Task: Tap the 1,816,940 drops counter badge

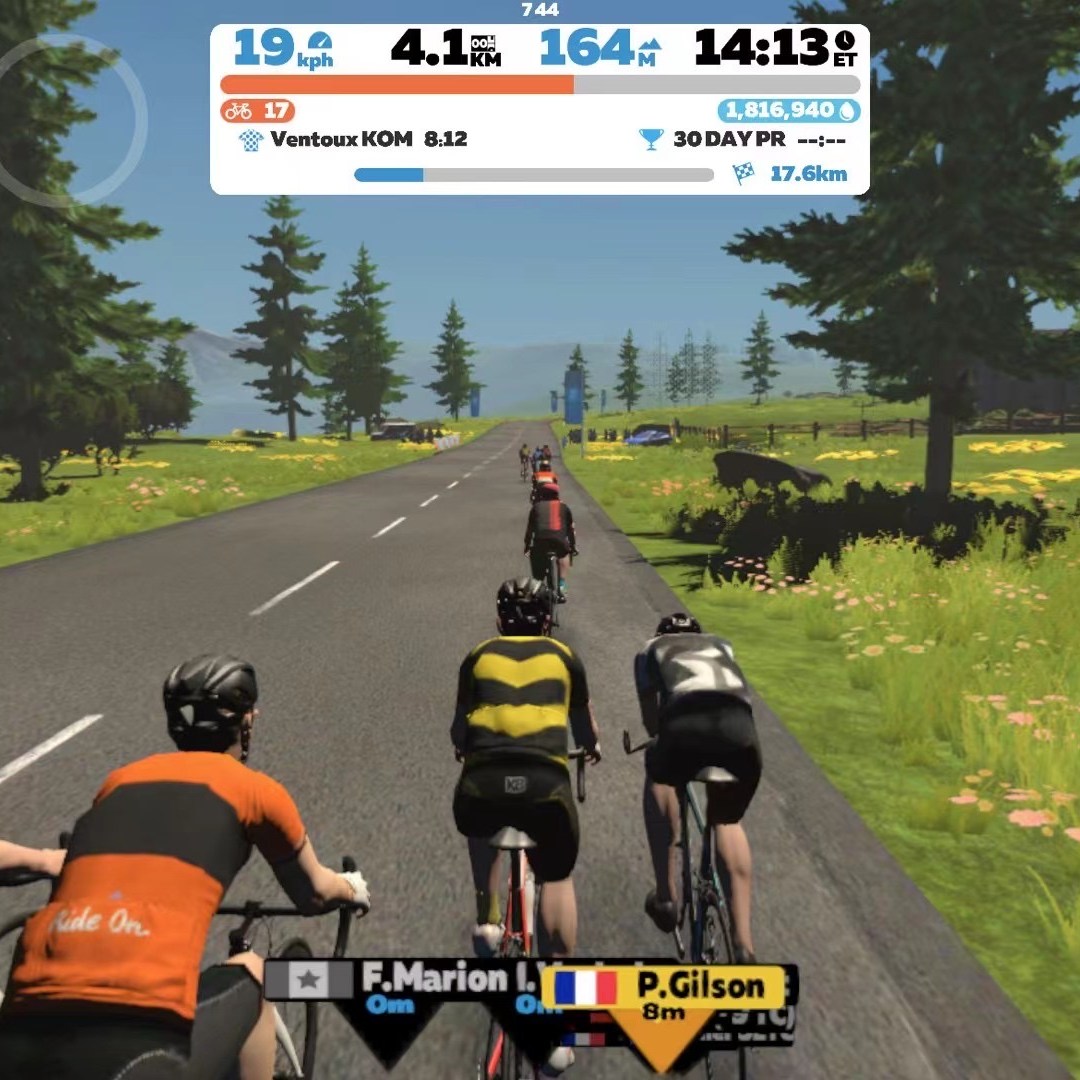Action: [788, 111]
